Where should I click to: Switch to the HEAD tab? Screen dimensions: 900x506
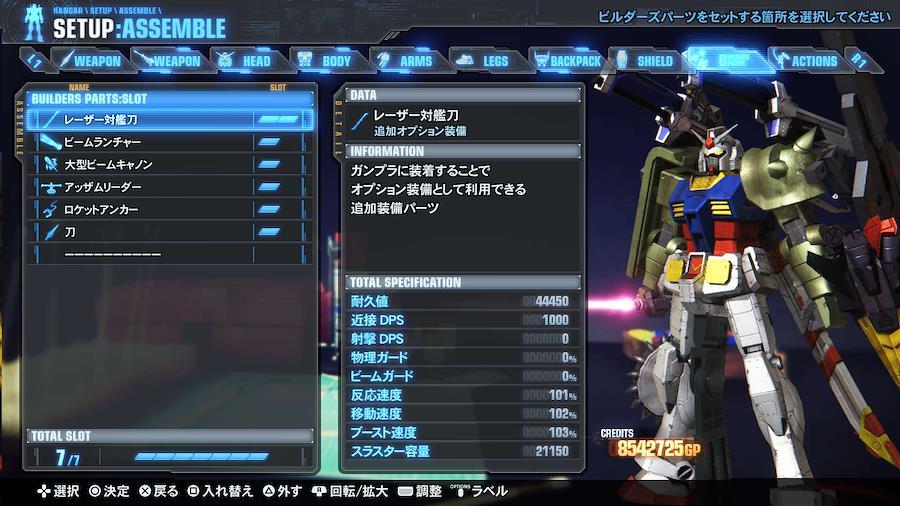247,61
